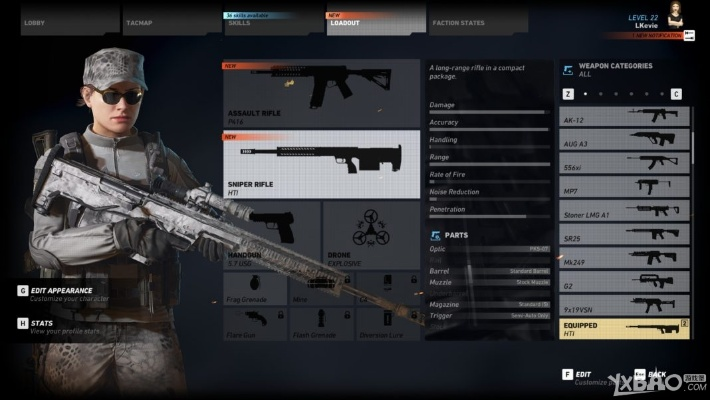Image resolution: width=710 pixels, height=400 pixels.
Task: Choose the Mk249 weapon row
Action: coord(624,259)
